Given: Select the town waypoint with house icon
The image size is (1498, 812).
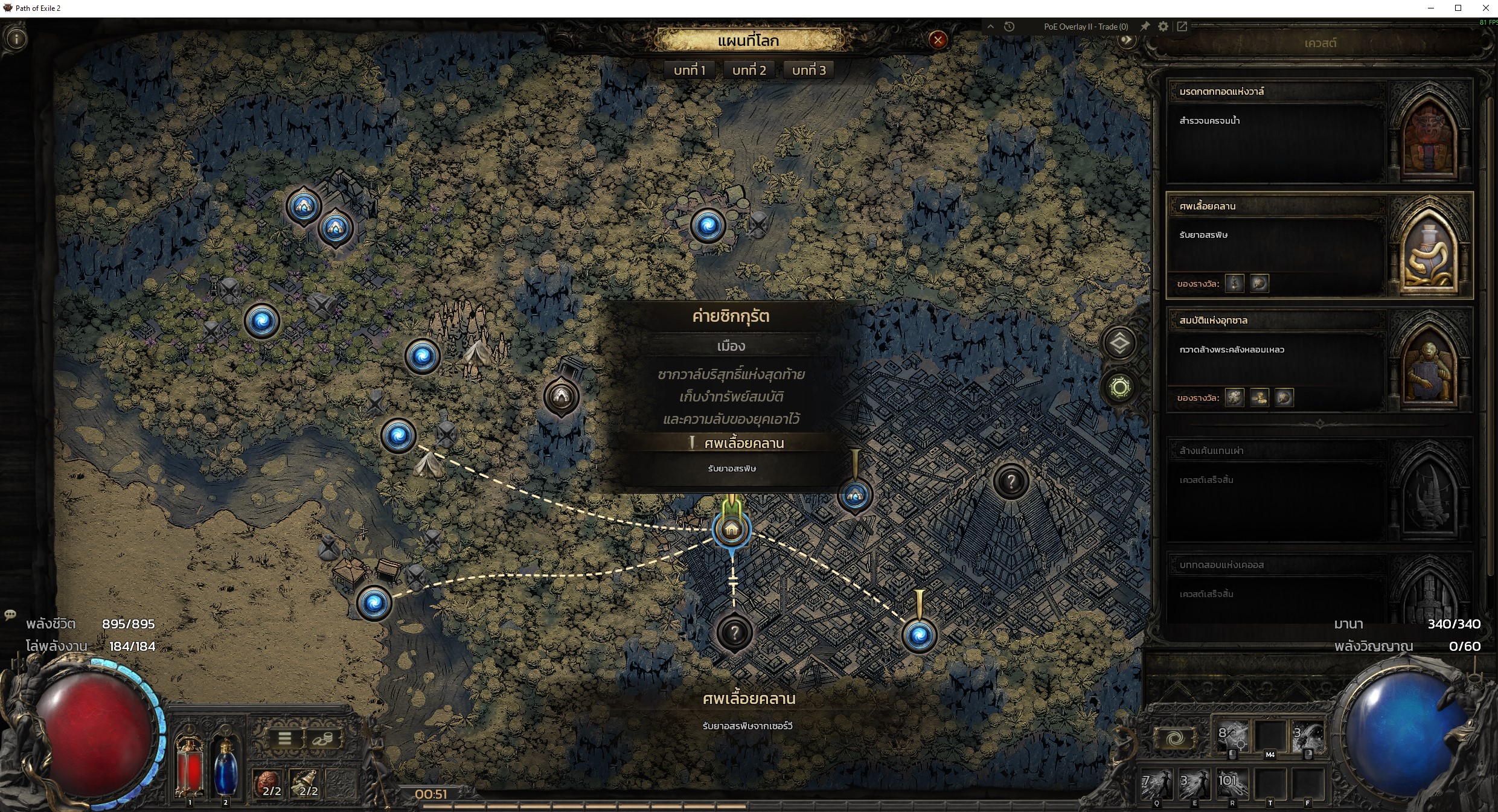Looking at the screenshot, I should (732, 530).
